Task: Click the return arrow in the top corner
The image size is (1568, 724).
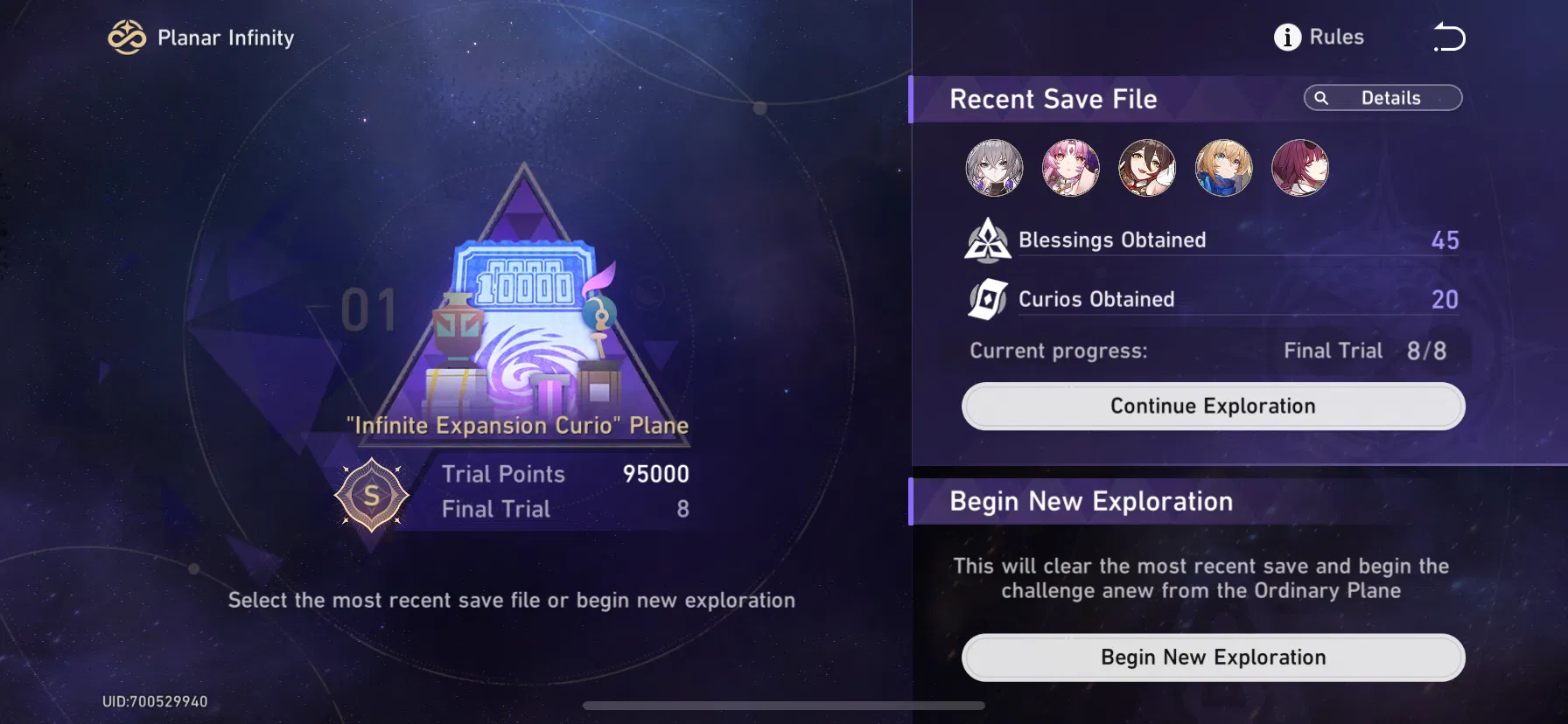Action: 1450,37
